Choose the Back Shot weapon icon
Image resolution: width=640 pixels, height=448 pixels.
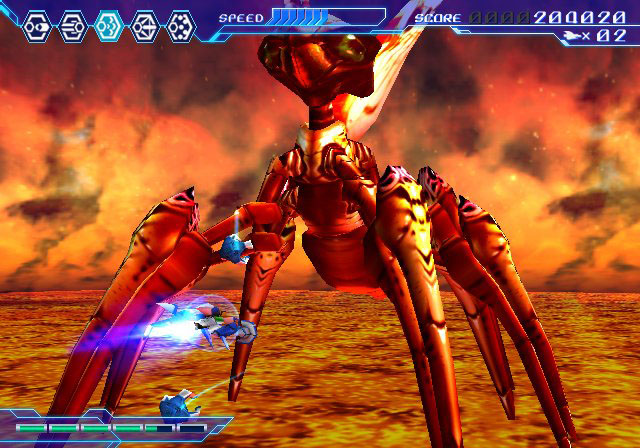coord(72,25)
